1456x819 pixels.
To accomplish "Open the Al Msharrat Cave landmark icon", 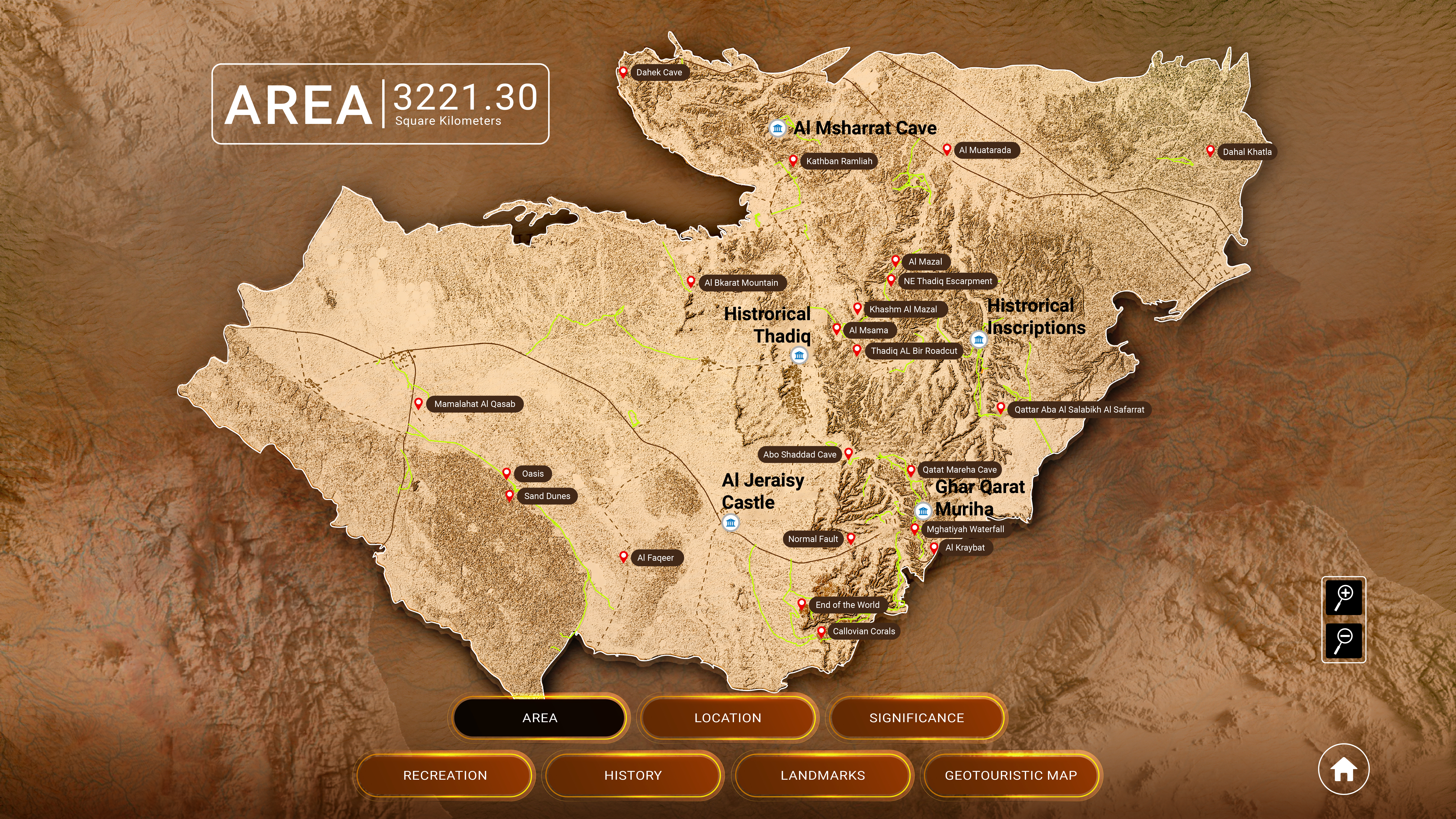I will click(x=778, y=128).
